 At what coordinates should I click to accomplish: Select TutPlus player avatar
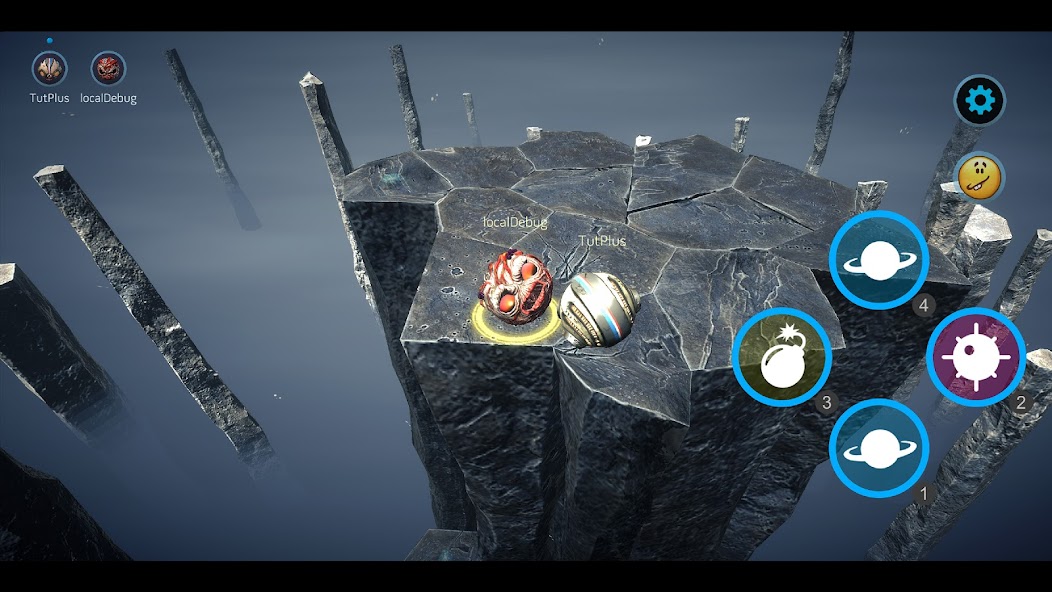49,69
